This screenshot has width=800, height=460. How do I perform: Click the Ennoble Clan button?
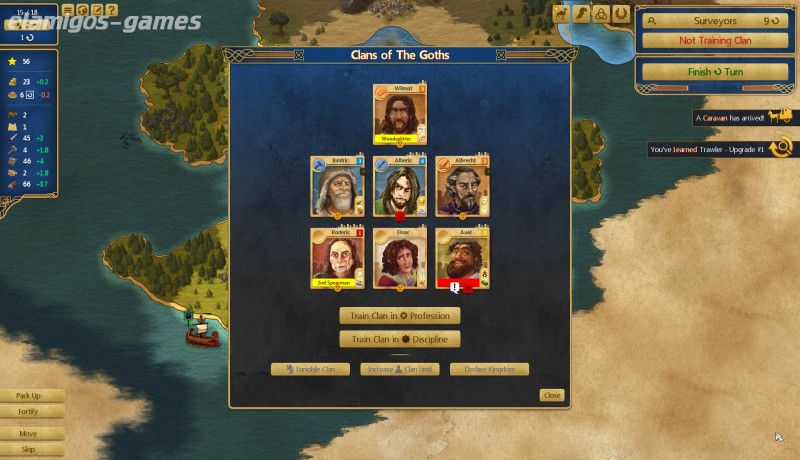click(310, 370)
